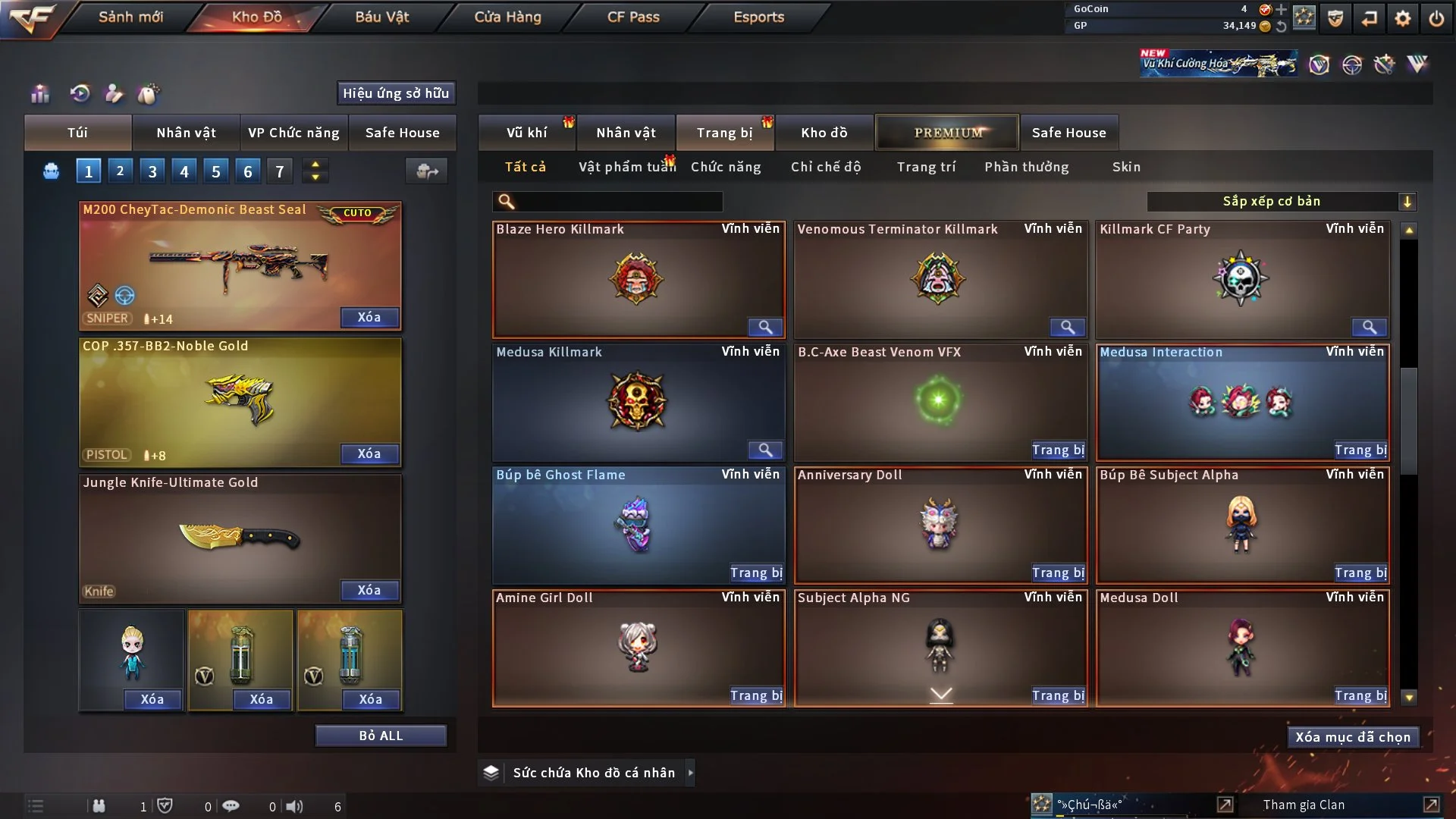1456x819 pixels.
Task: Select bag preset number 3
Action: [x=152, y=171]
